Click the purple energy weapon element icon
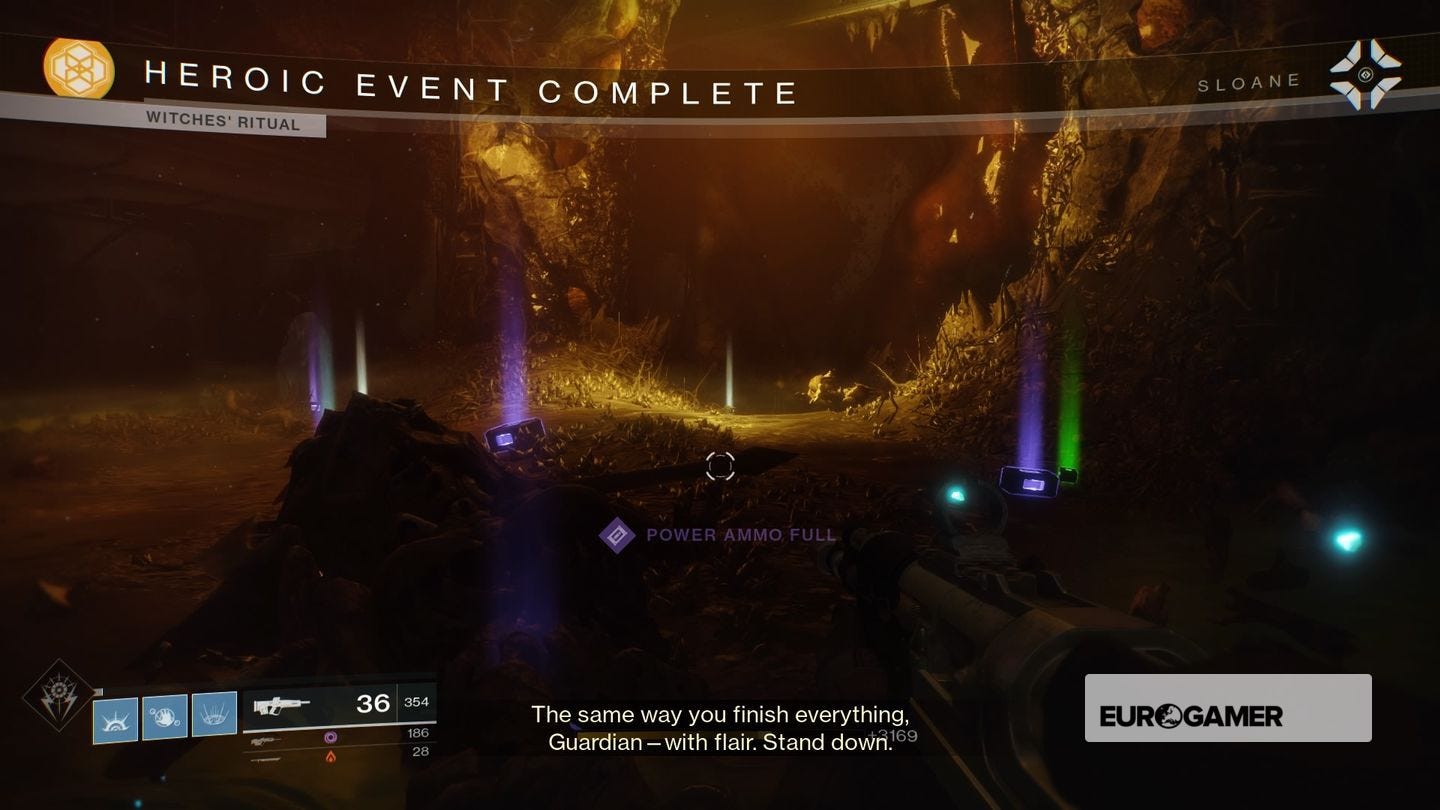The height and width of the screenshot is (810, 1440). [329, 736]
